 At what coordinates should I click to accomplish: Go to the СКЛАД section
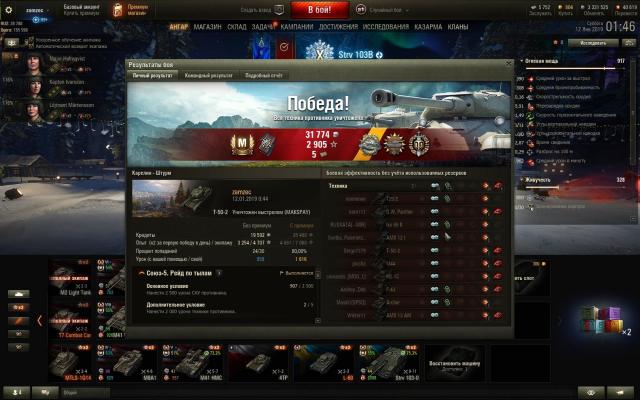pos(237,27)
